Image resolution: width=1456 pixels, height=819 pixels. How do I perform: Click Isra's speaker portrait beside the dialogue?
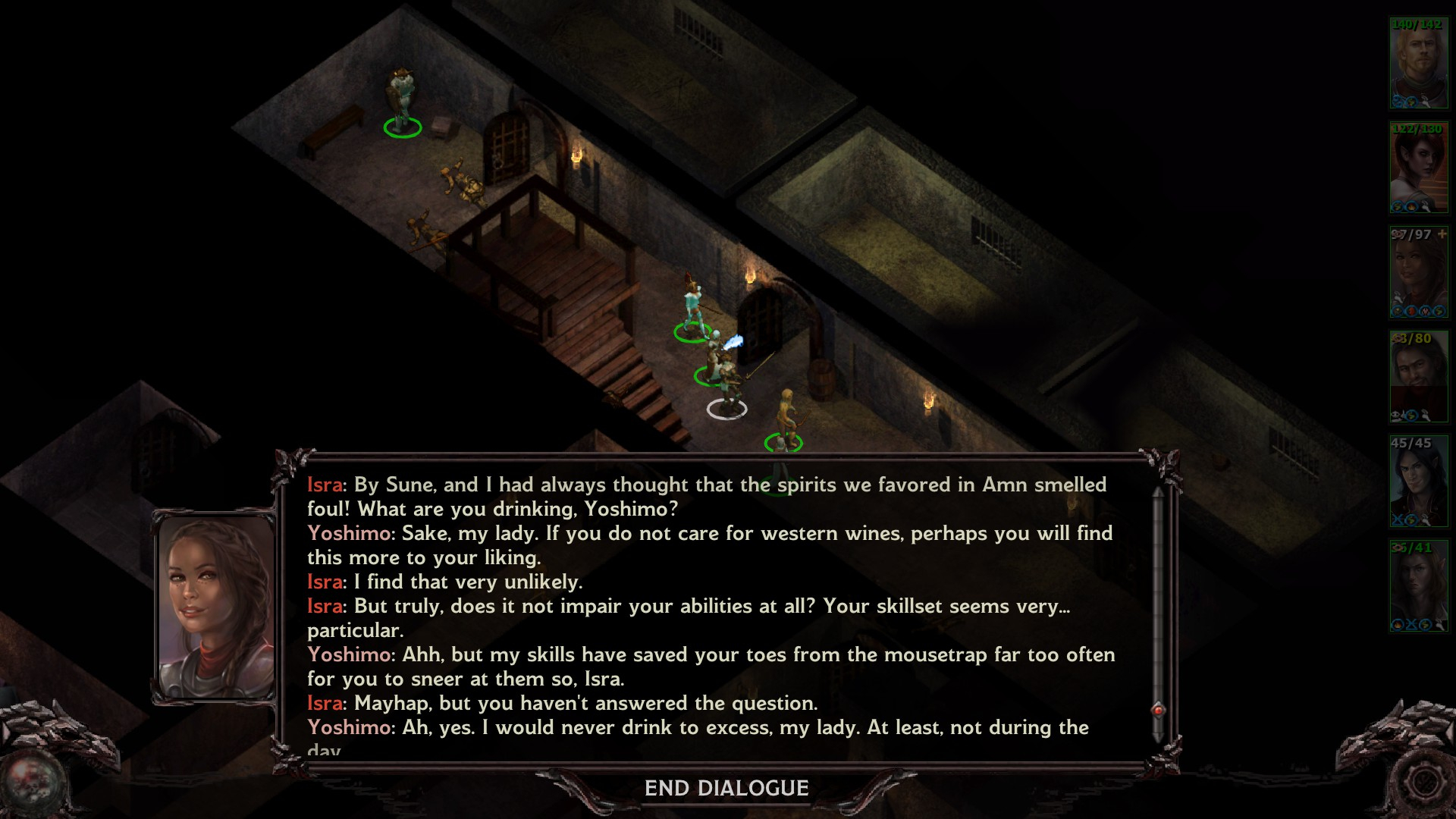(216, 607)
